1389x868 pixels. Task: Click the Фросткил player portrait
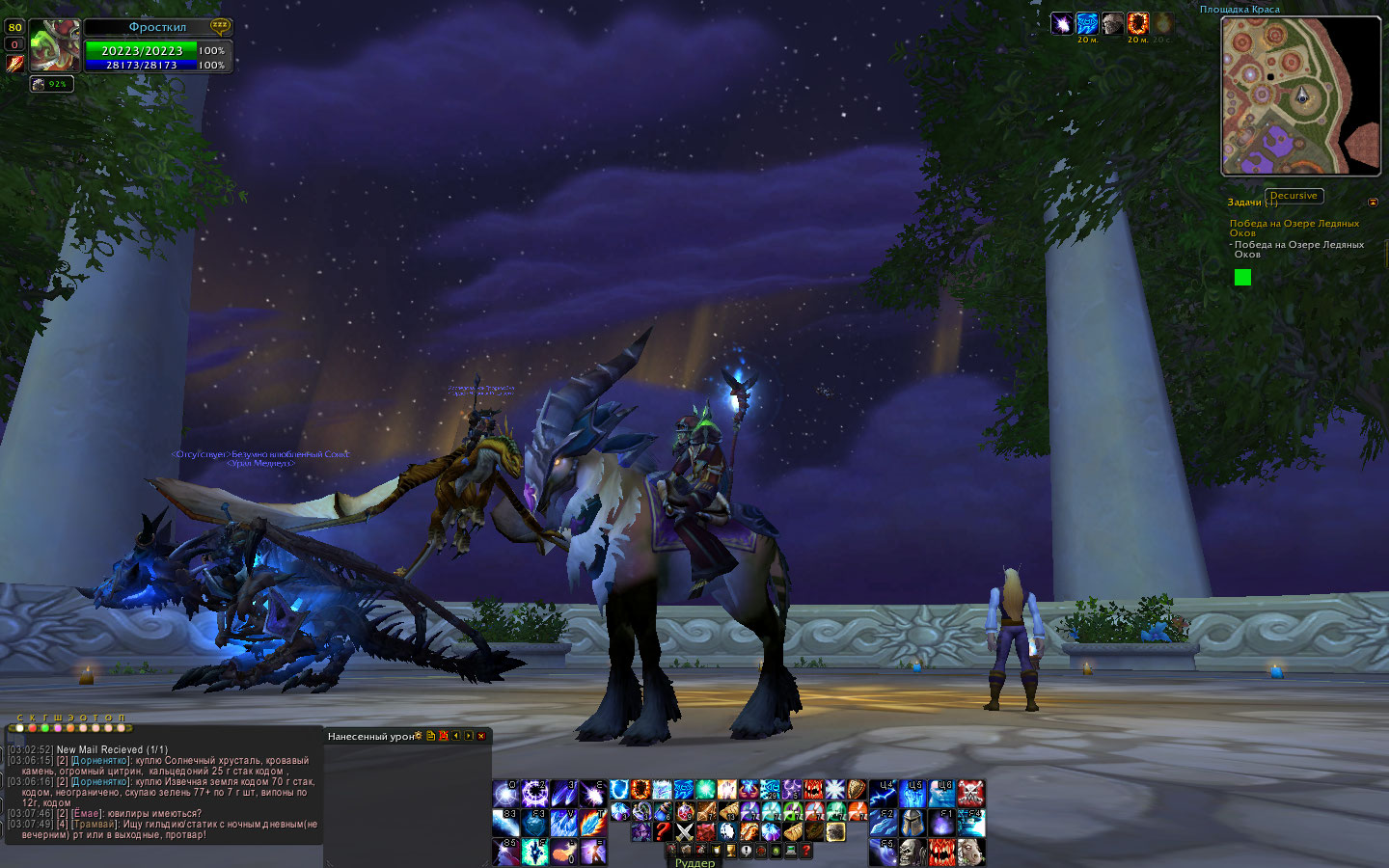pos(54,46)
